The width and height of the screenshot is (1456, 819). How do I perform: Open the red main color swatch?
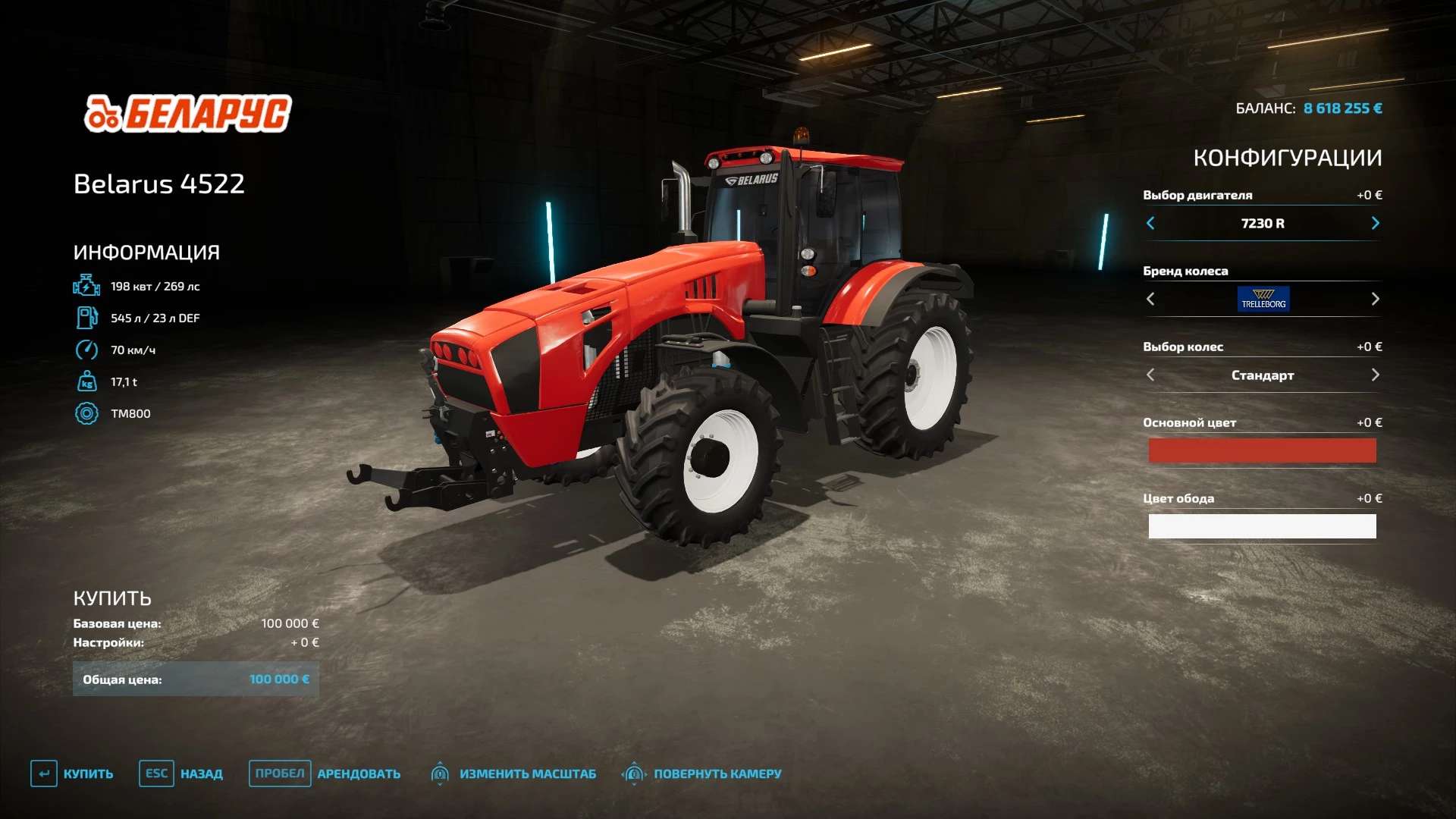[x=1262, y=450]
